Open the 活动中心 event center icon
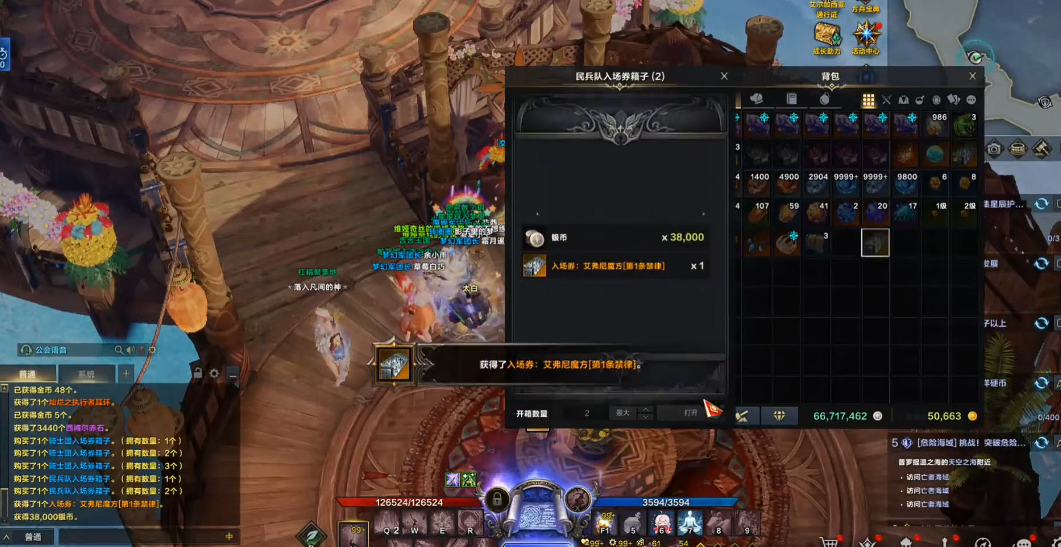Screen dimensions: 1061x547 pyautogui.click(x=866, y=36)
